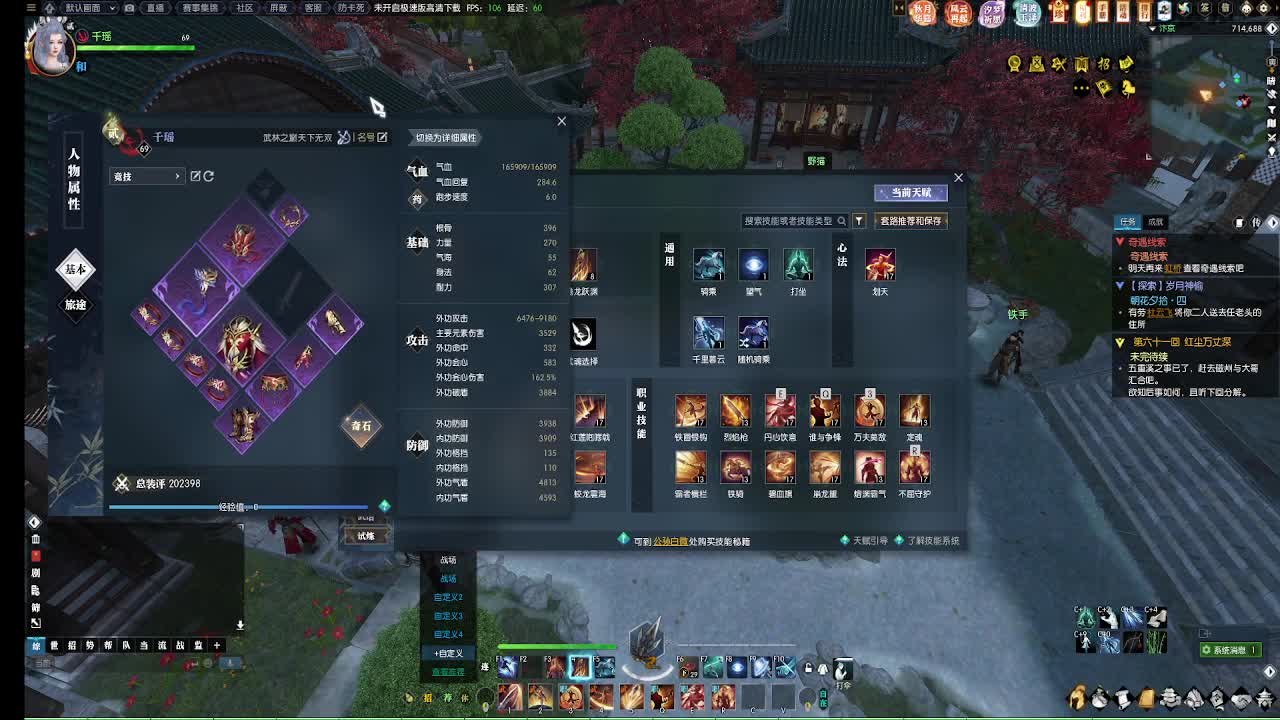
Task: Click the 千里暮云 mount icon
Action: tap(710, 333)
